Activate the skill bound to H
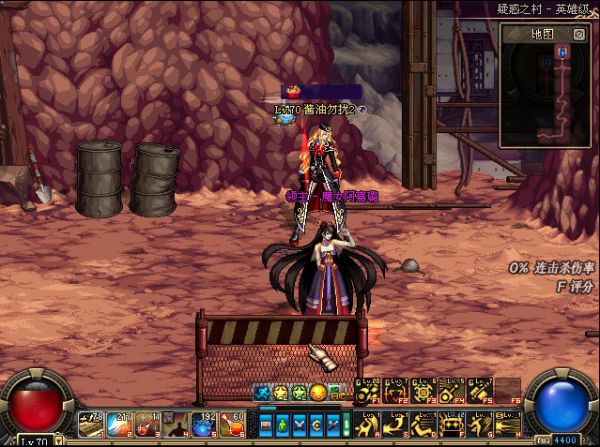 [508, 423]
